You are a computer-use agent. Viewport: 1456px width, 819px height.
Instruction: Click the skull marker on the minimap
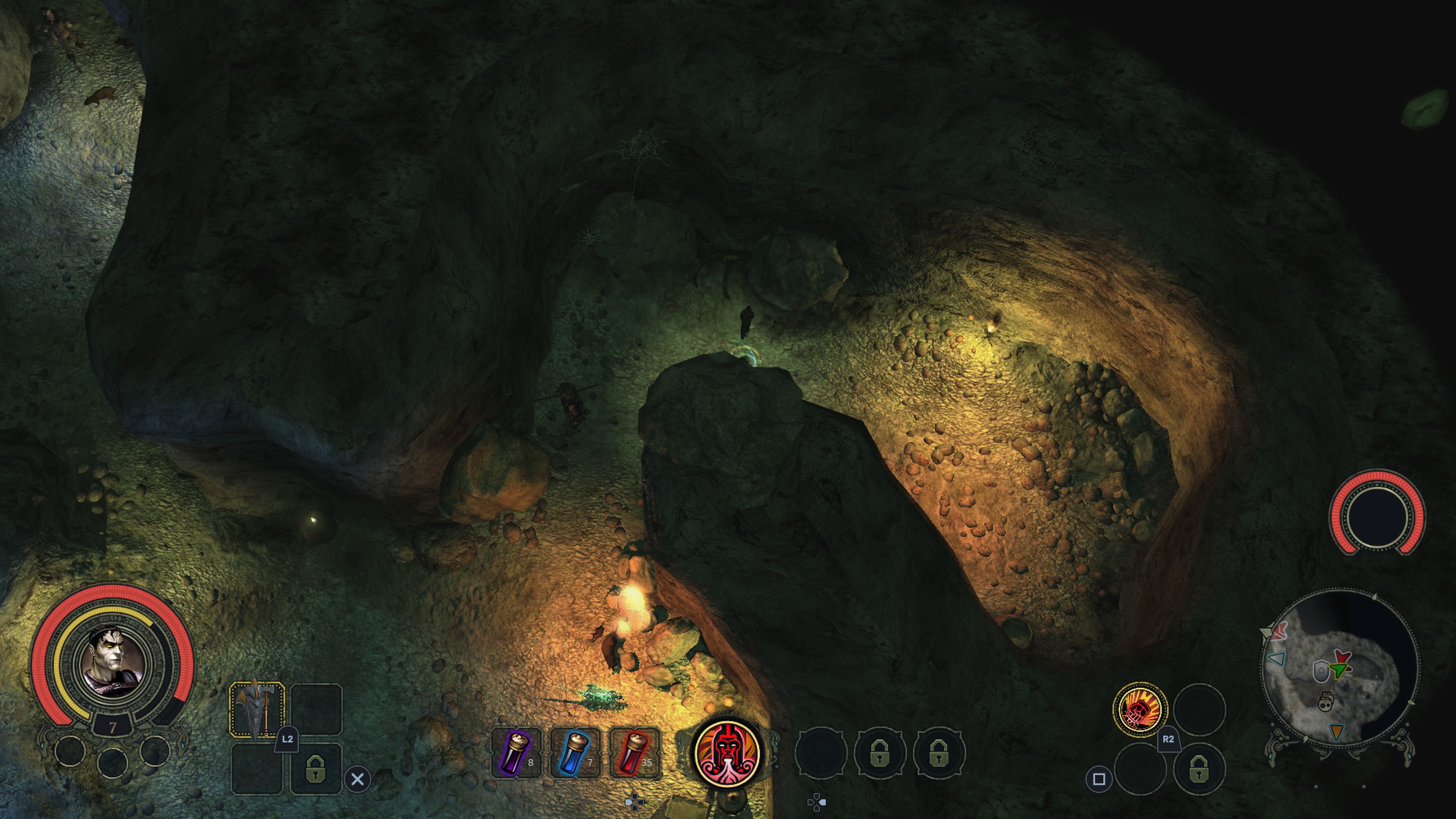(x=1326, y=703)
